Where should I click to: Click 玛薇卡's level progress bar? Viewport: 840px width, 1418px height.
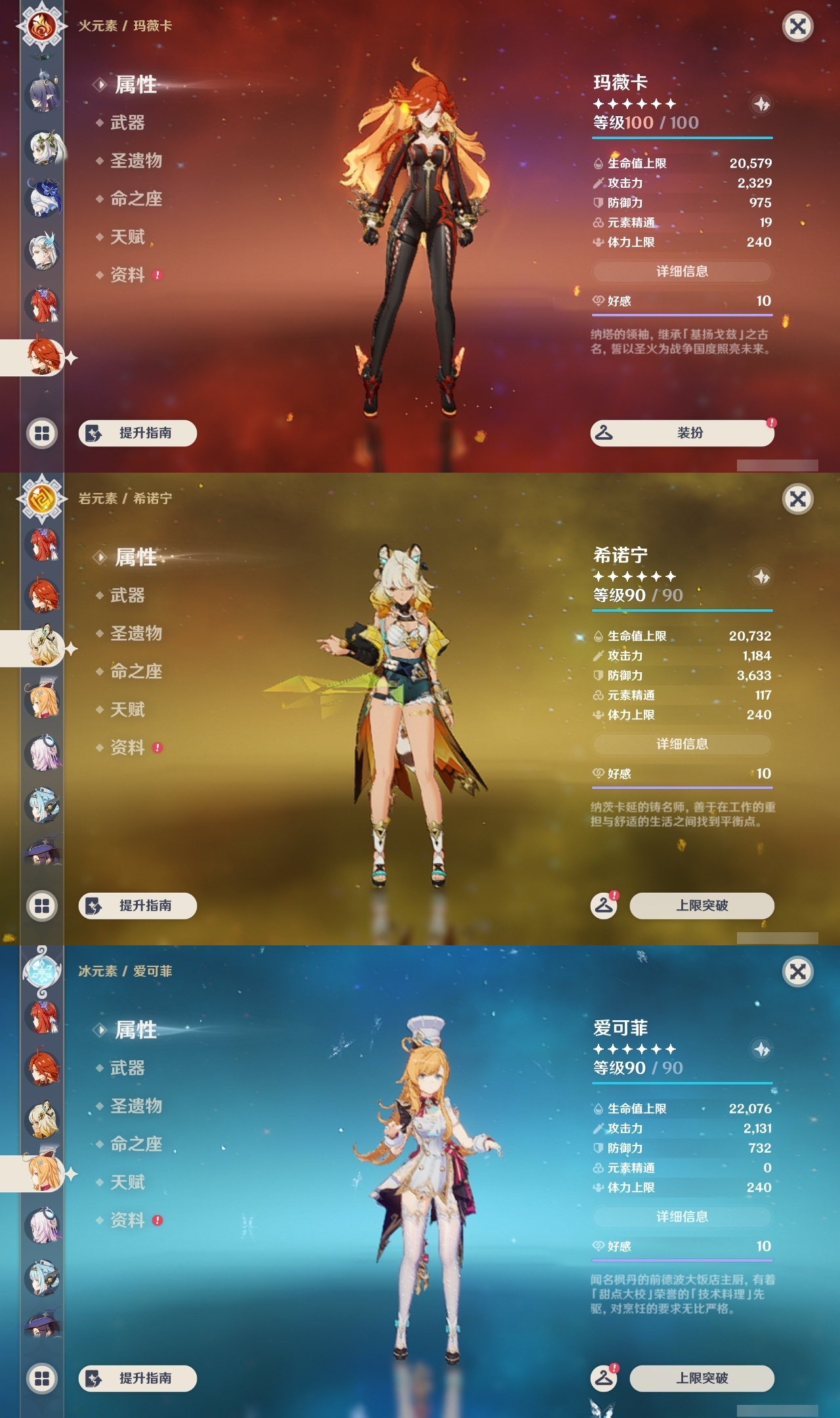pyautogui.click(x=681, y=139)
